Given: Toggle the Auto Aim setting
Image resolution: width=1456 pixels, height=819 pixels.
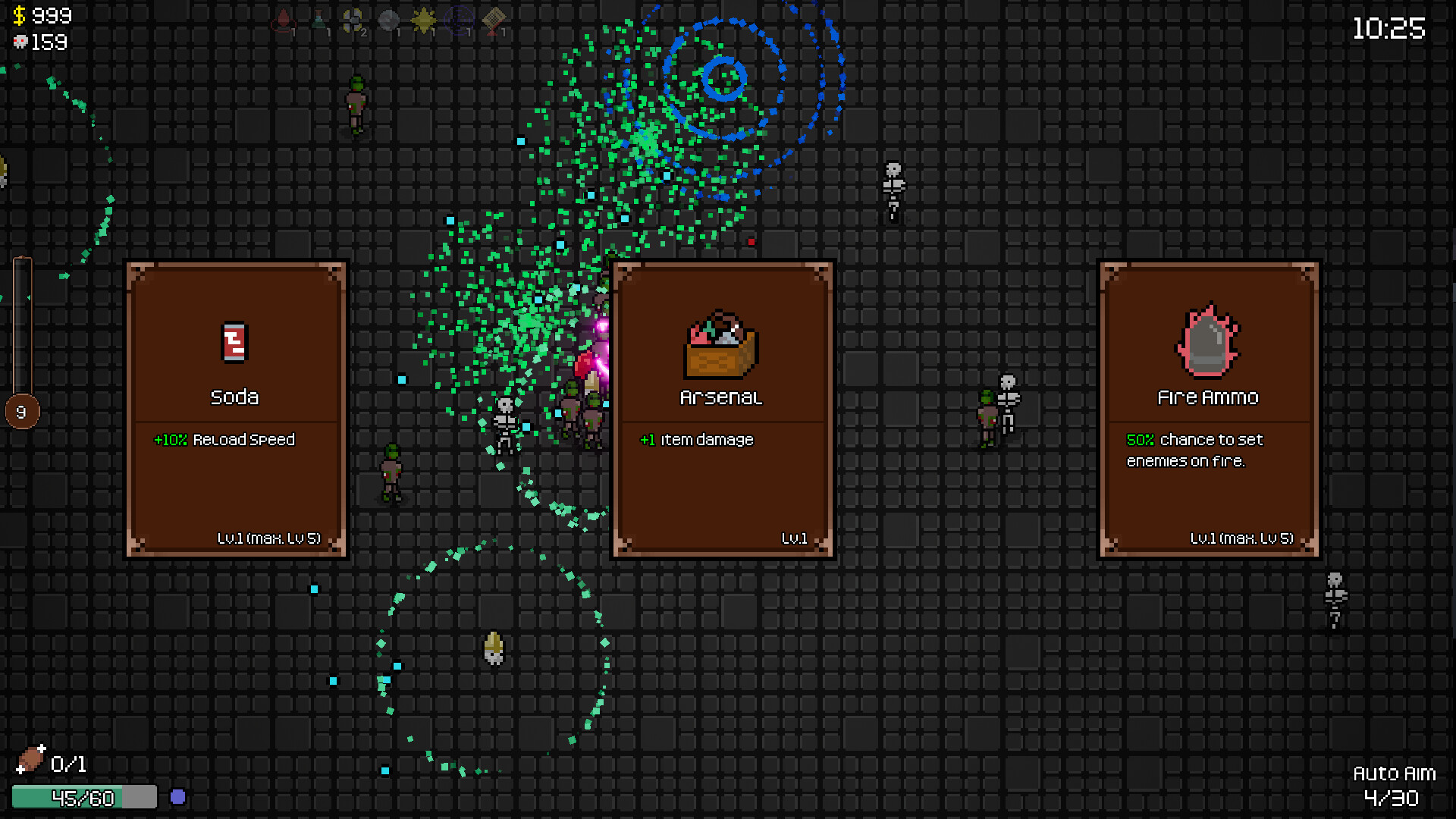Looking at the screenshot, I should (1394, 774).
